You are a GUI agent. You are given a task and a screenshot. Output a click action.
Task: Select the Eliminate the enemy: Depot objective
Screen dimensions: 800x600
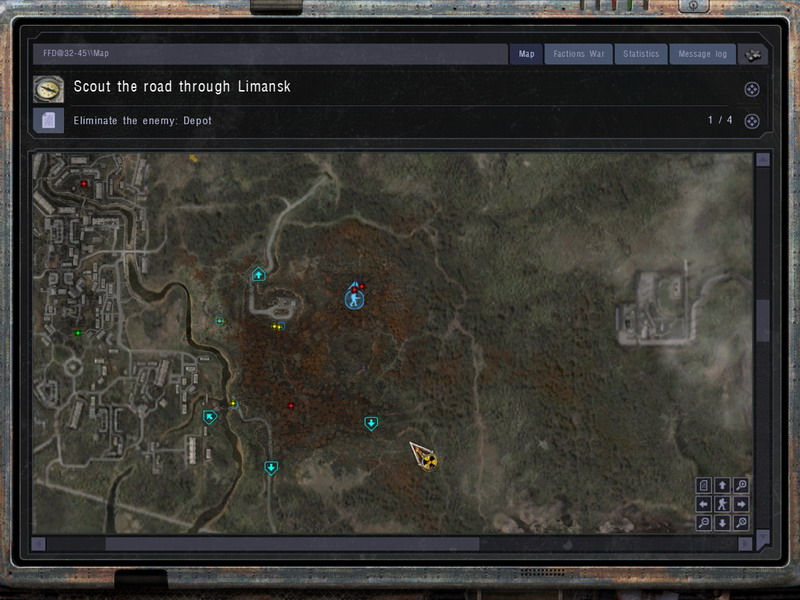point(143,121)
